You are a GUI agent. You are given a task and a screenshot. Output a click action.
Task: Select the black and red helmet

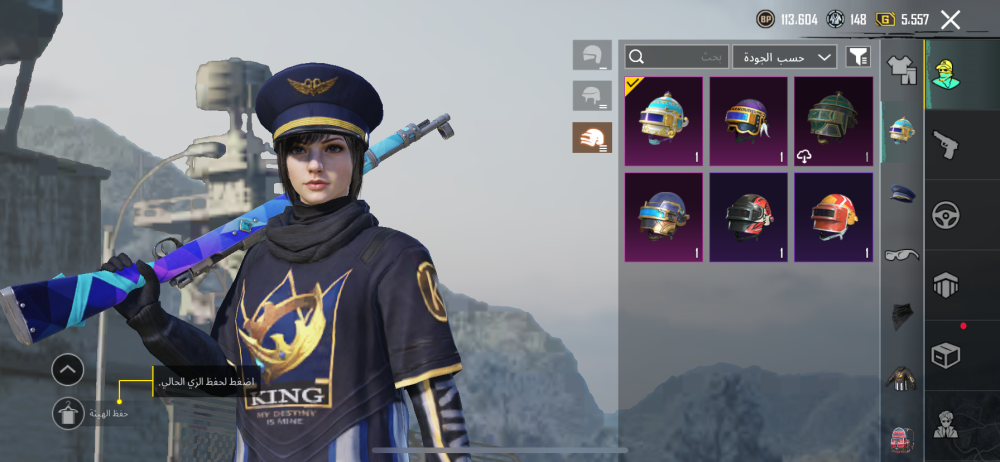[x=748, y=217]
